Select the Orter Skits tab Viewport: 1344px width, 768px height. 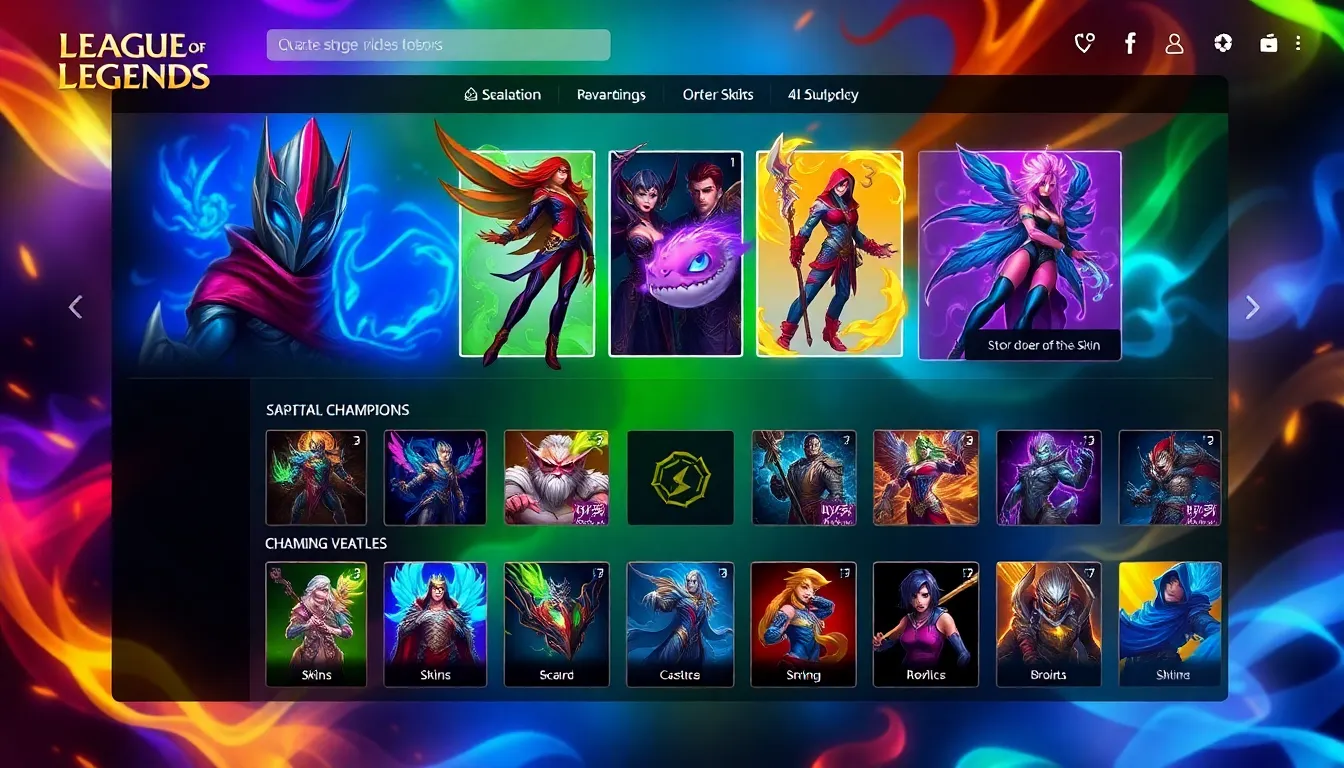[x=718, y=95]
